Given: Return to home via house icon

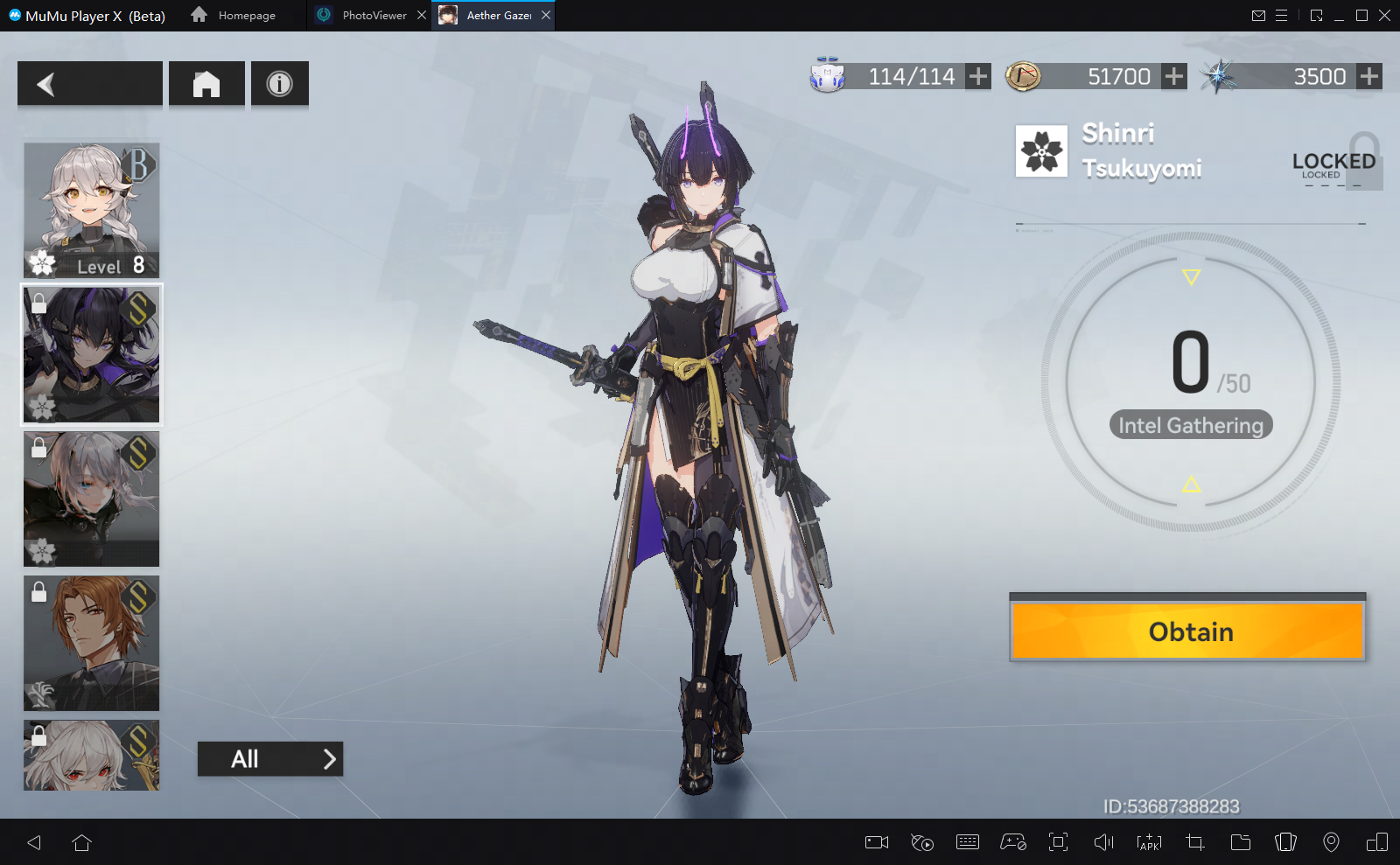Looking at the screenshot, I should point(206,84).
